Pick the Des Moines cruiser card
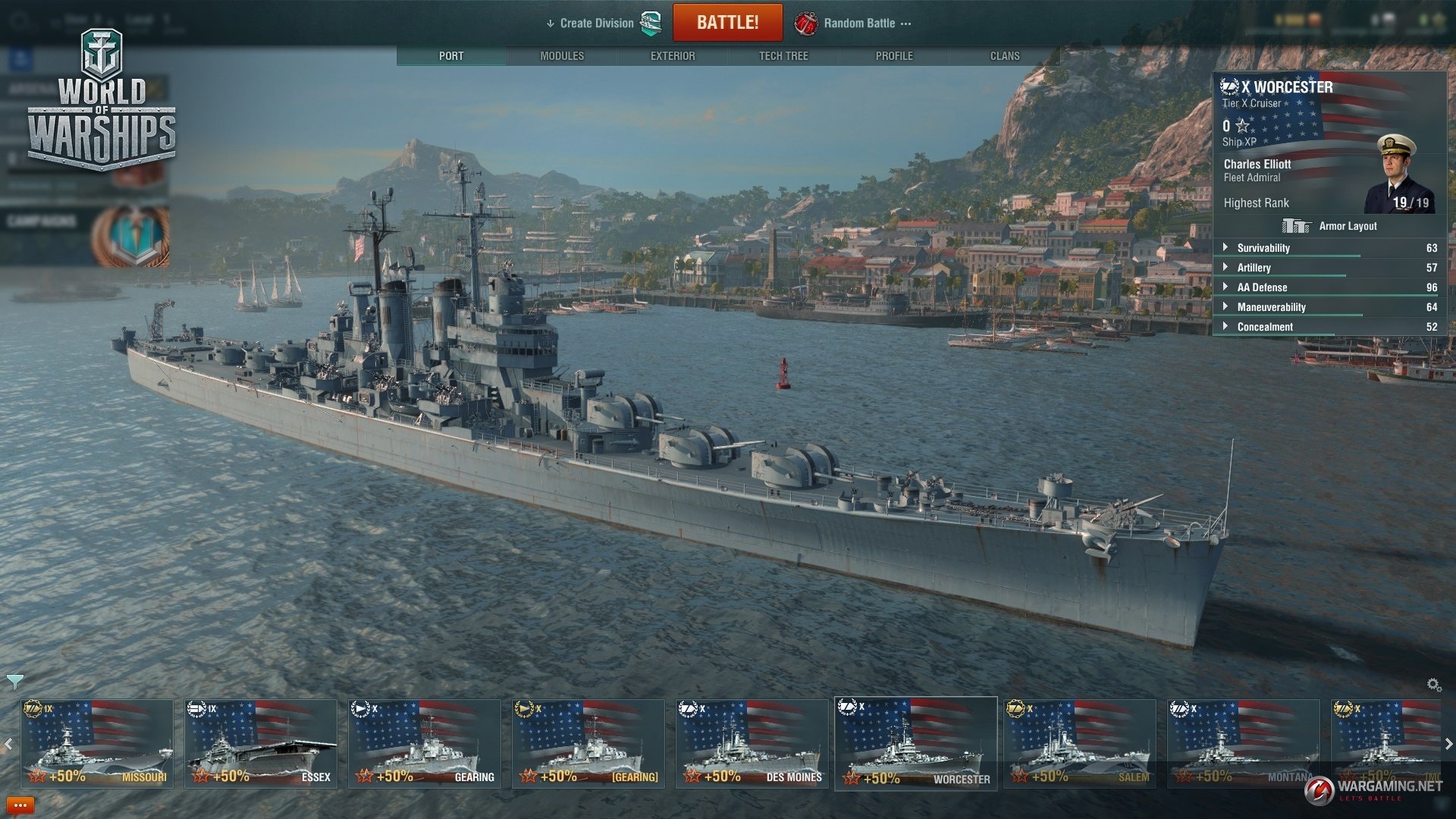The height and width of the screenshot is (819, 1456). 752,743
